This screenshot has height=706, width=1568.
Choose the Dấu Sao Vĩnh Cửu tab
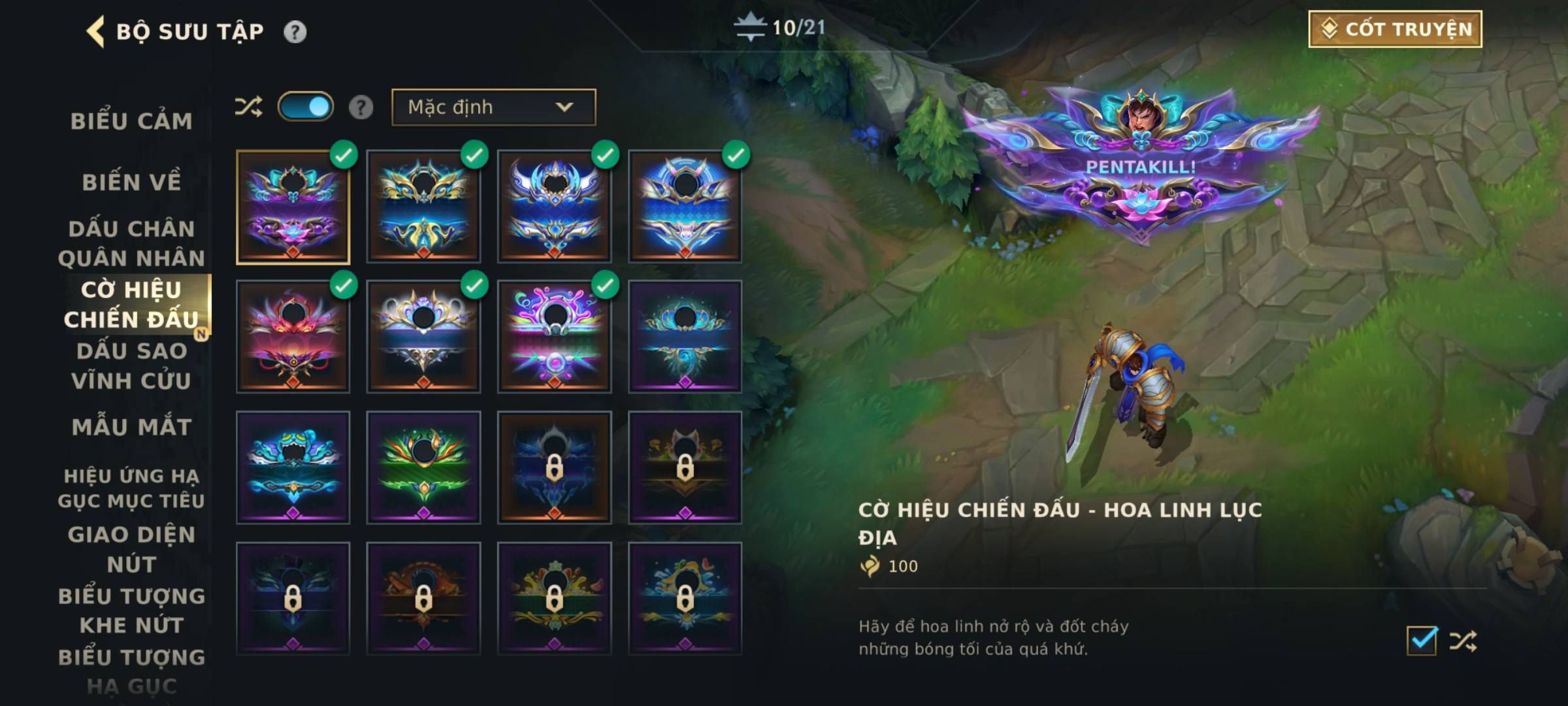131,365
